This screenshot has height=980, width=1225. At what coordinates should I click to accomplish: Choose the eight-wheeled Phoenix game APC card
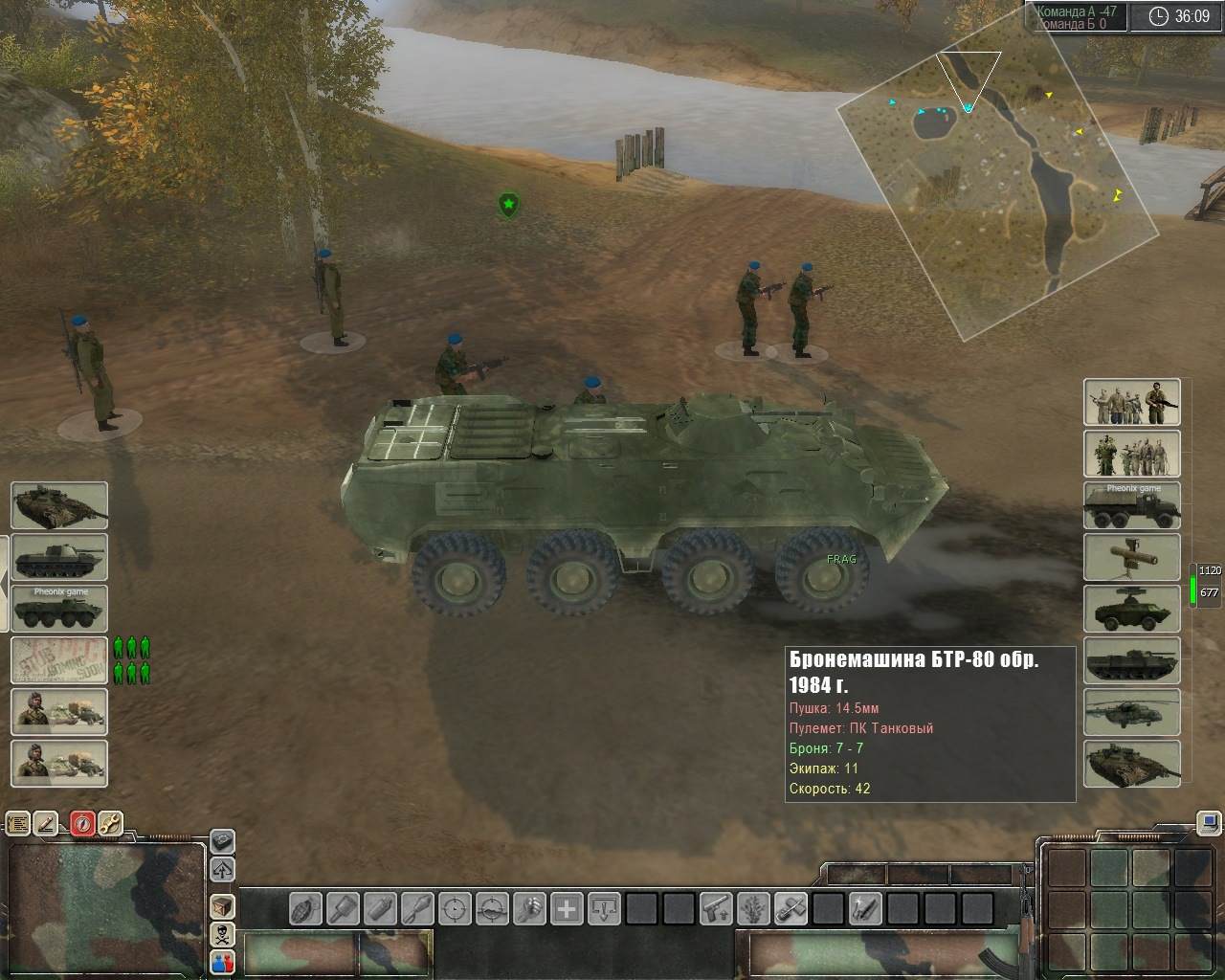tap(59, 609)
